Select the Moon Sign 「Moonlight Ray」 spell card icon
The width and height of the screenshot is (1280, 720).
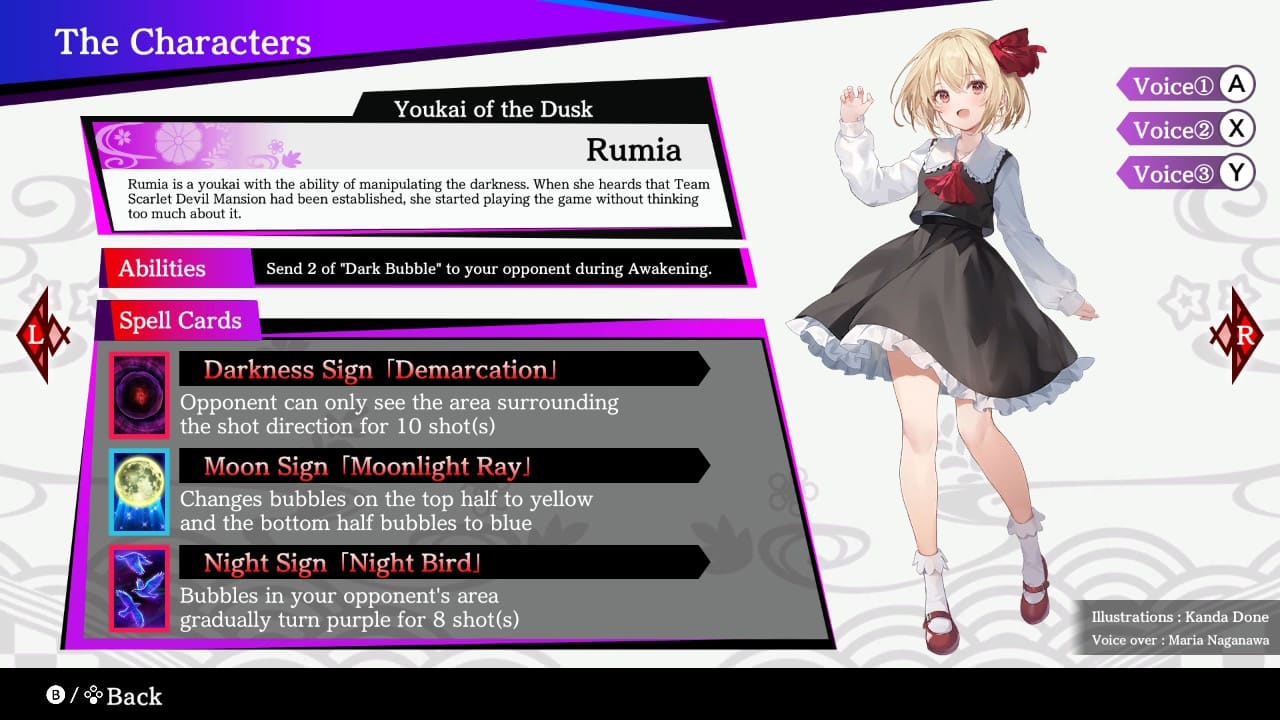point(138,492)
